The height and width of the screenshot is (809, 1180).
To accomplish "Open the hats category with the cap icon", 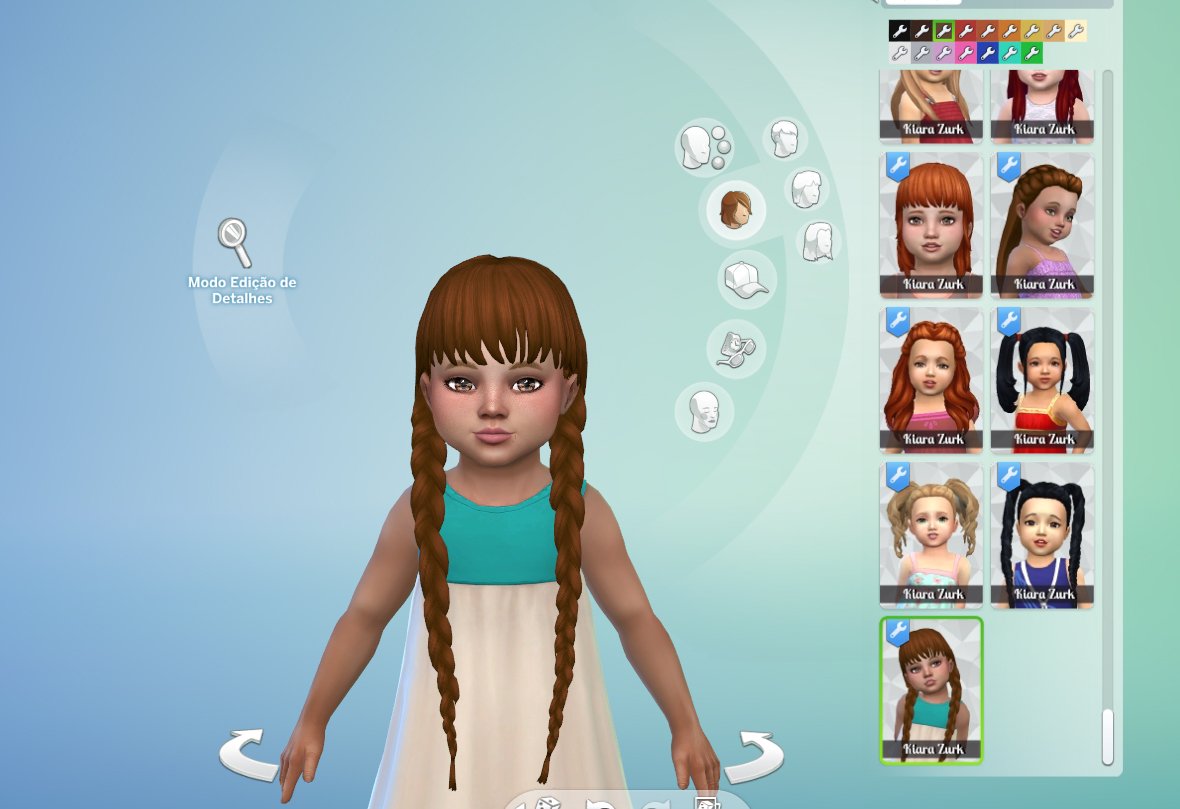I will (x=745, y=278).
